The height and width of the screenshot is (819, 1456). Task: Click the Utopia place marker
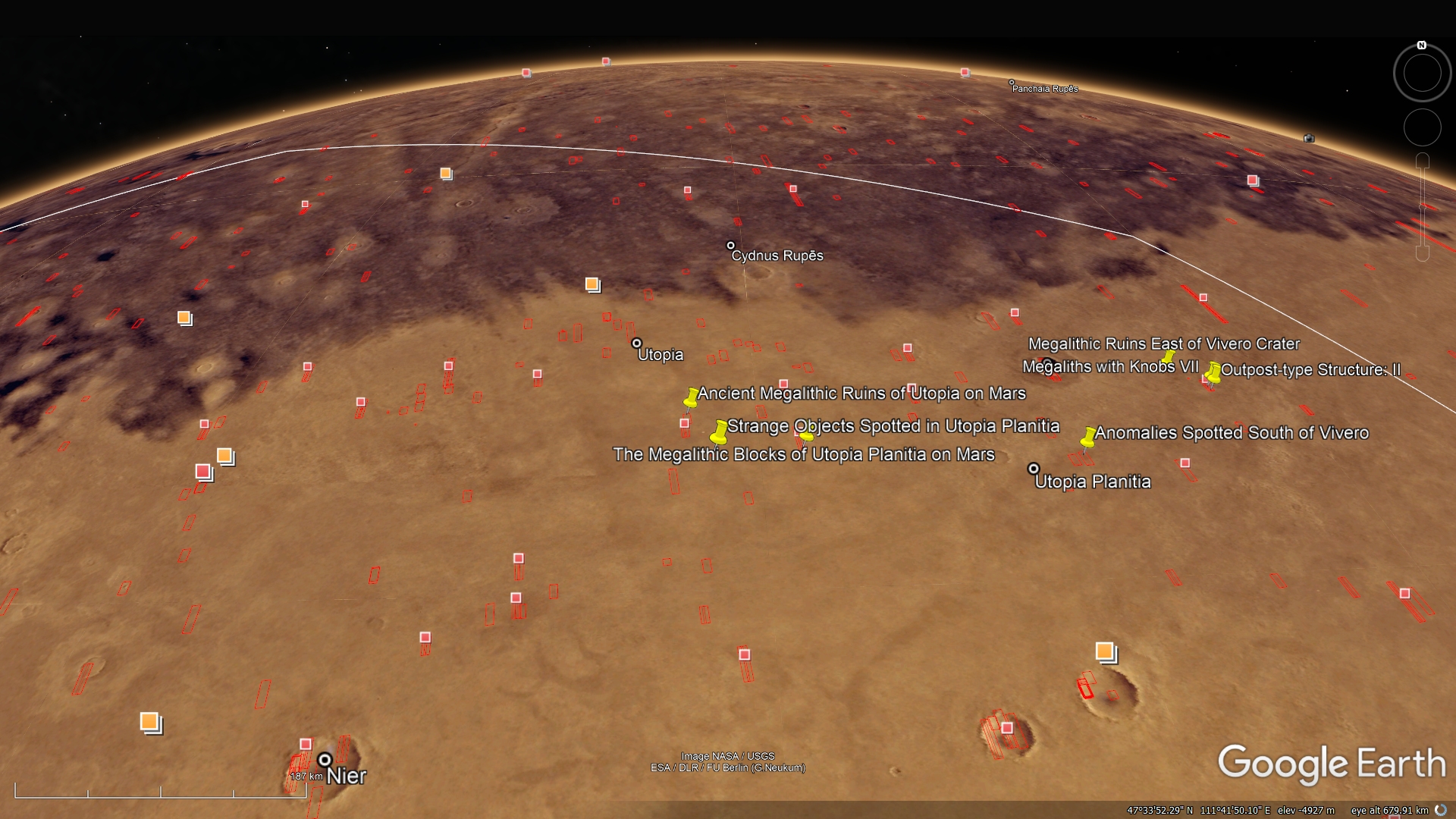point(637,344)
